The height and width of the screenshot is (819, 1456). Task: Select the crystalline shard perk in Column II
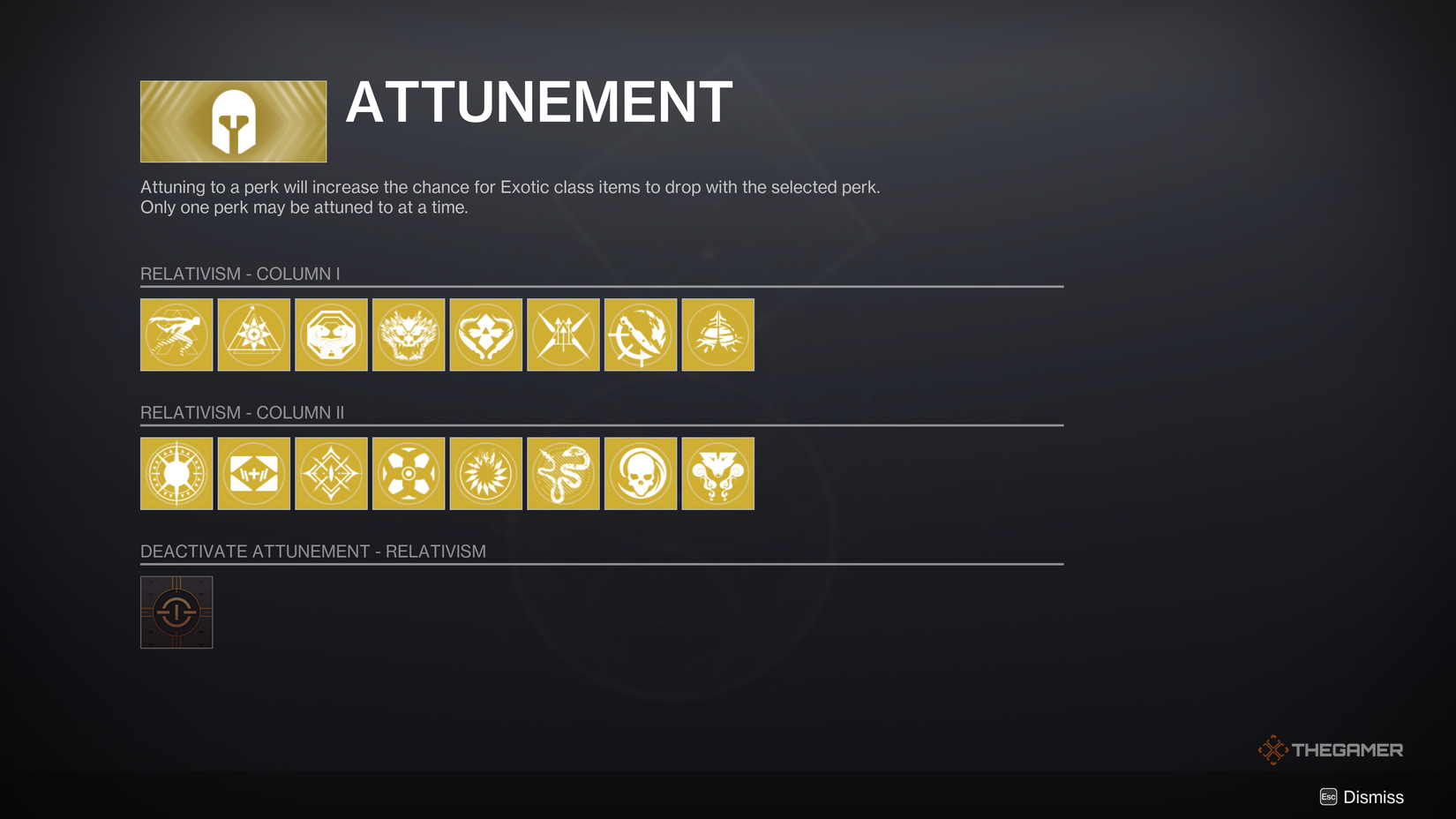coord(331,473)
